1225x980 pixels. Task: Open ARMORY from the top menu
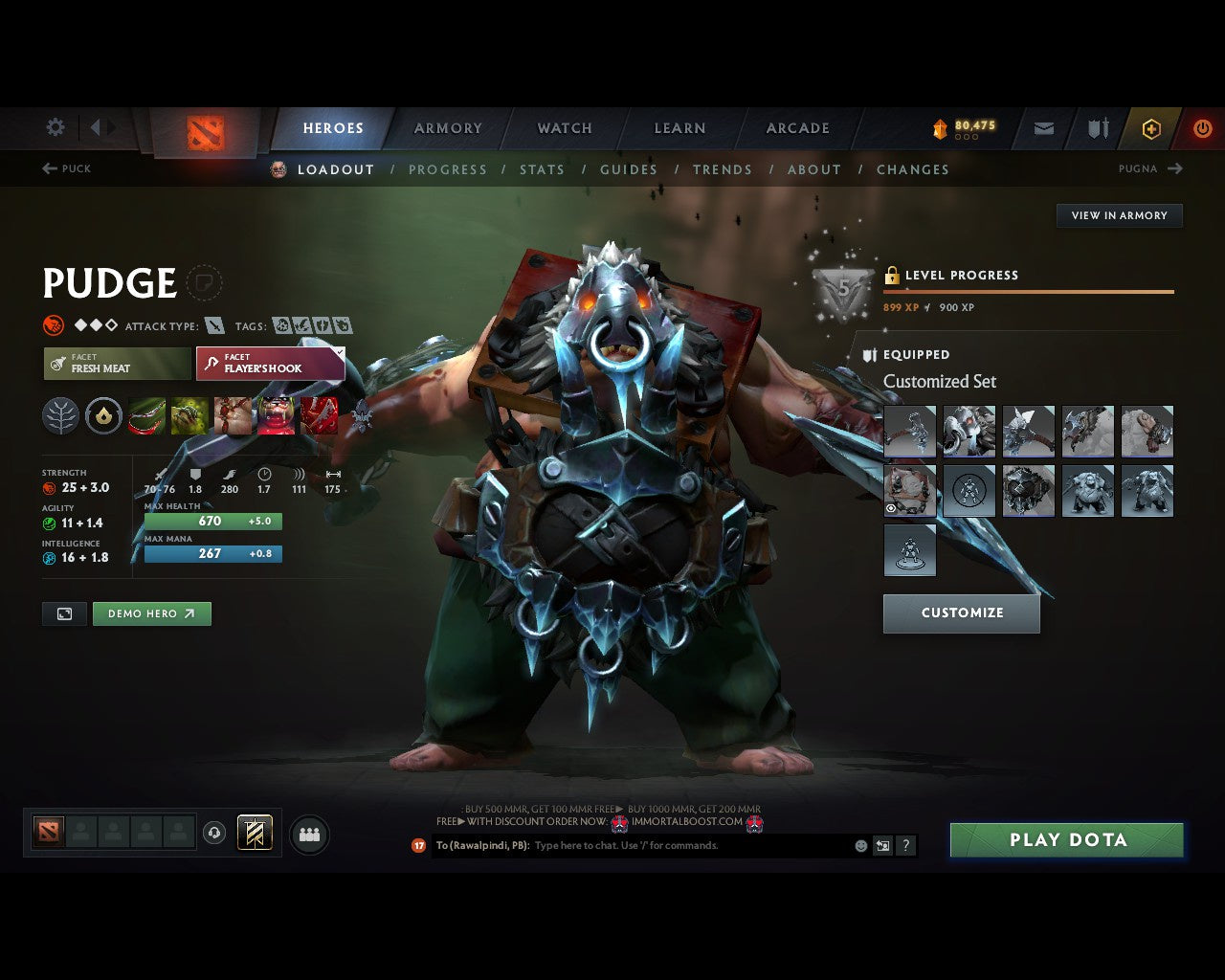(447, 127)
